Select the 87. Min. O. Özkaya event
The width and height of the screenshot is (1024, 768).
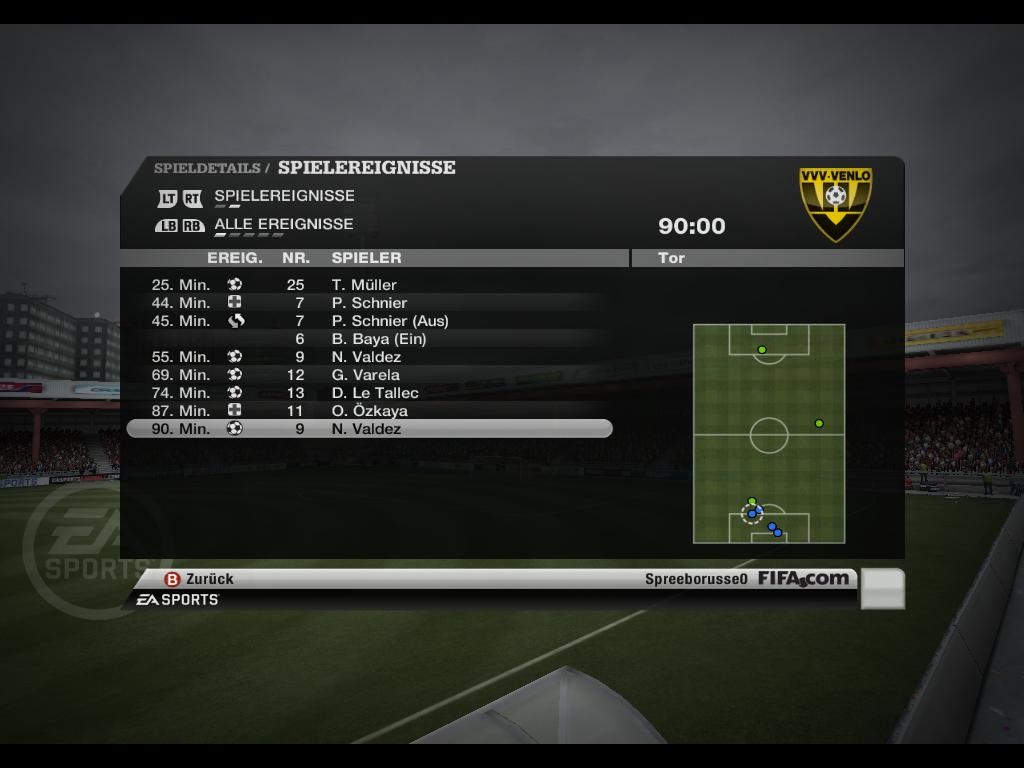click(x=369, y=411)
